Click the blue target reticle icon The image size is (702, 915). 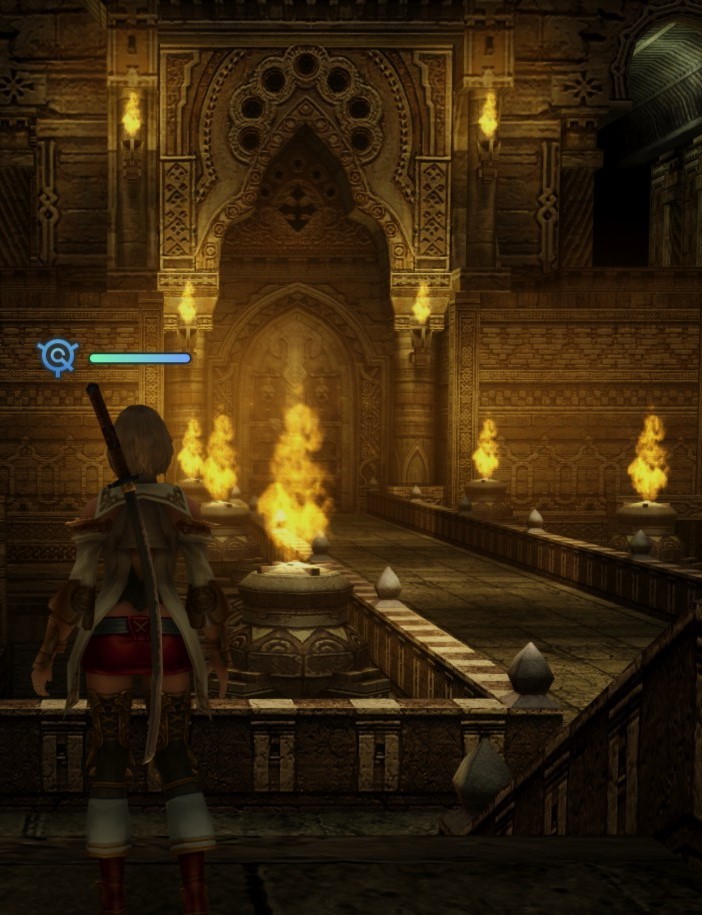tap(58, 356)
